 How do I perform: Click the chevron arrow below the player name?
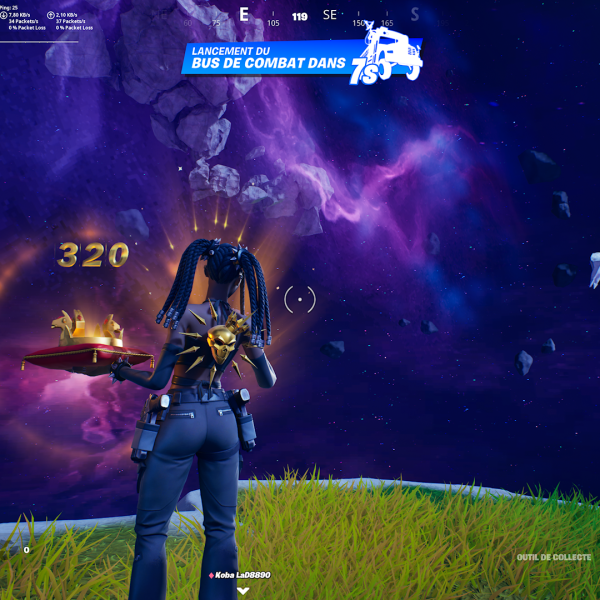pos(243,590)
